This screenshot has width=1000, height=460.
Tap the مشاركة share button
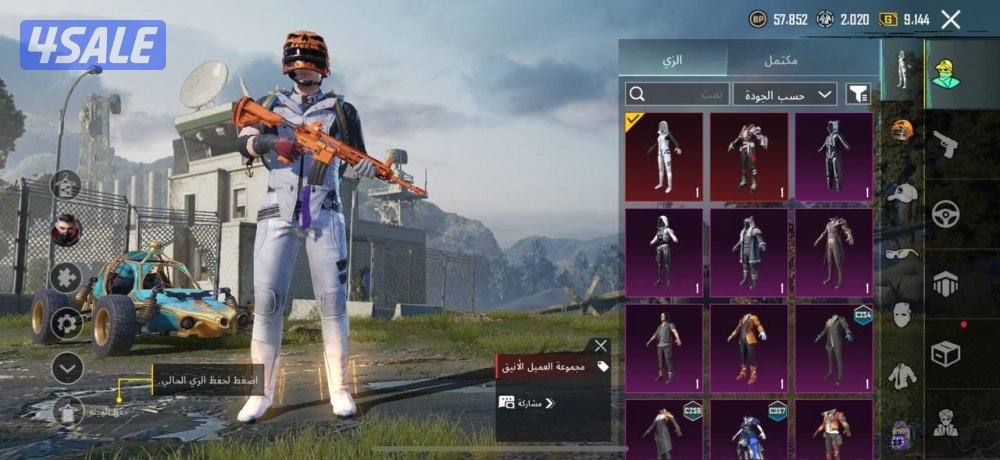point(527,403)
